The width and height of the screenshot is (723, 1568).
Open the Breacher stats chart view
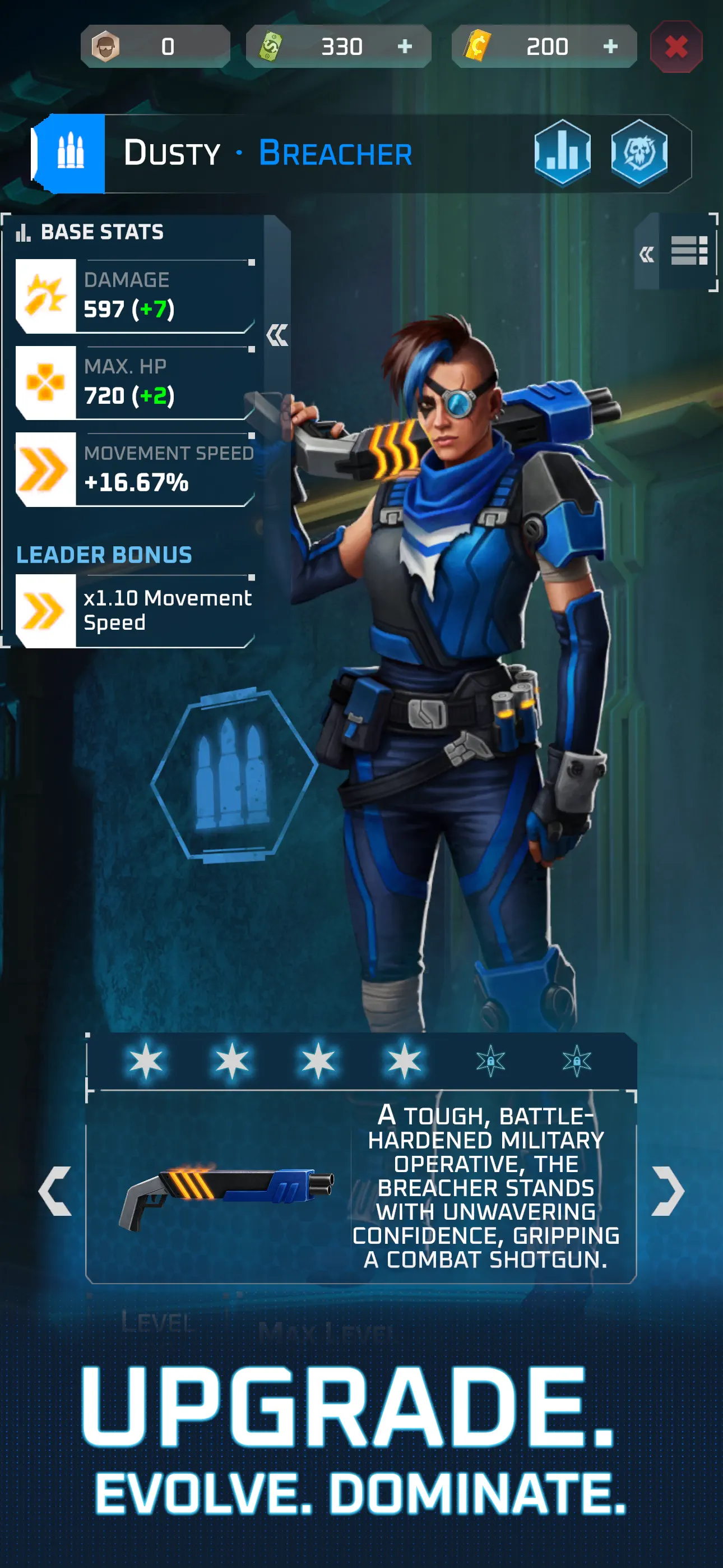click(x=563, y=154)
